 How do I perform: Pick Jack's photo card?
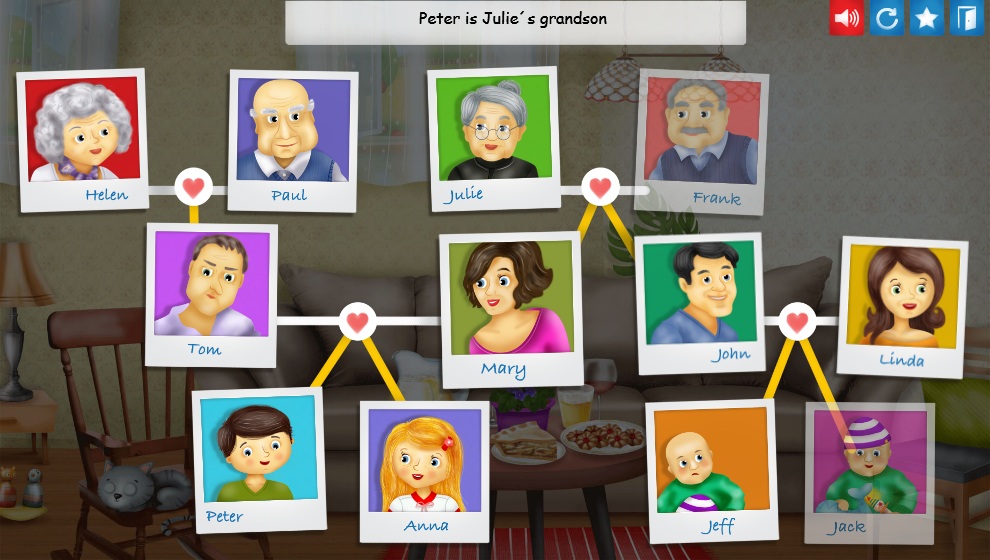868,470
